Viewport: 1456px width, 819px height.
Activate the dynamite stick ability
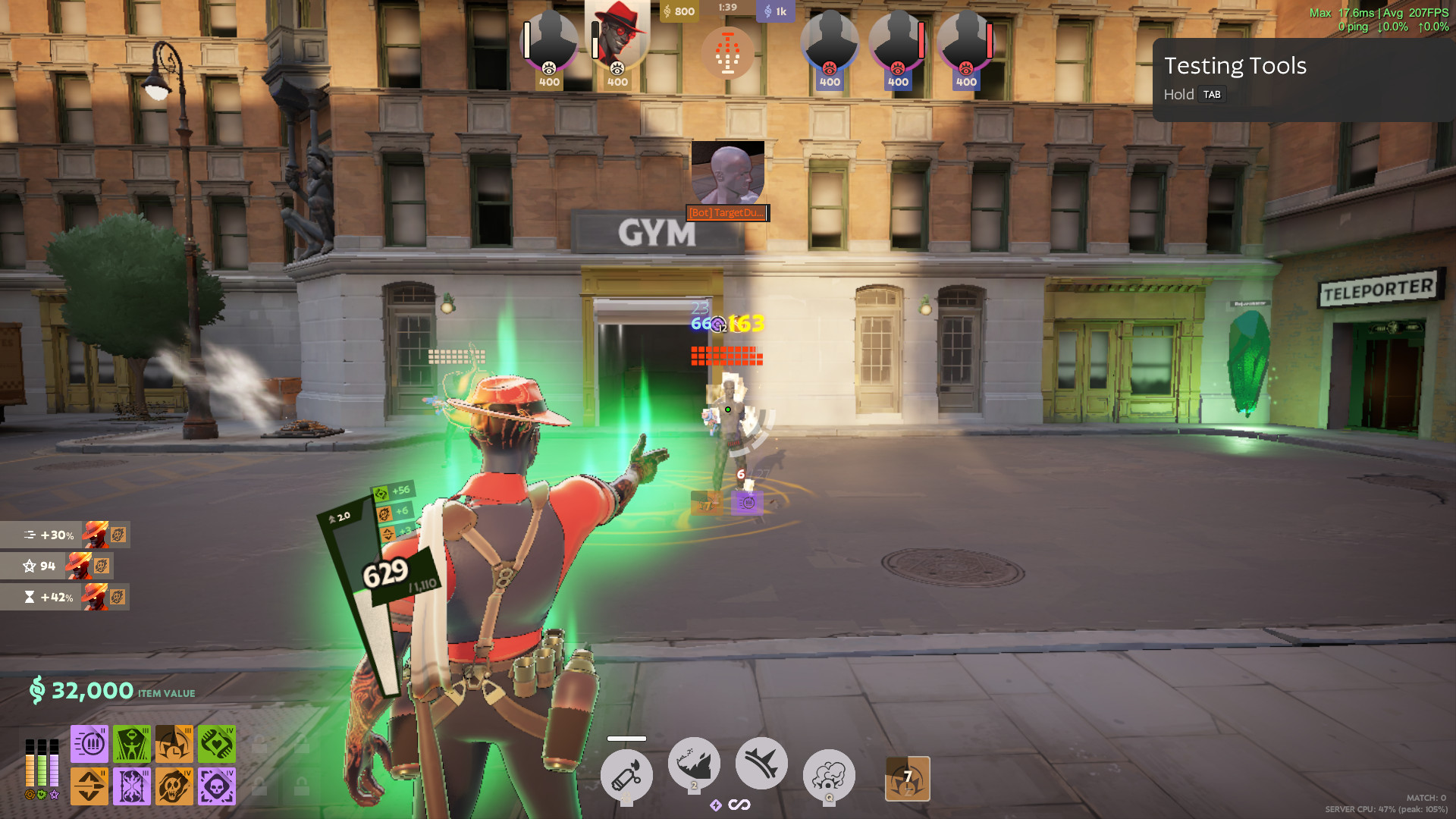pyautogui.click(x=626, y=775)
